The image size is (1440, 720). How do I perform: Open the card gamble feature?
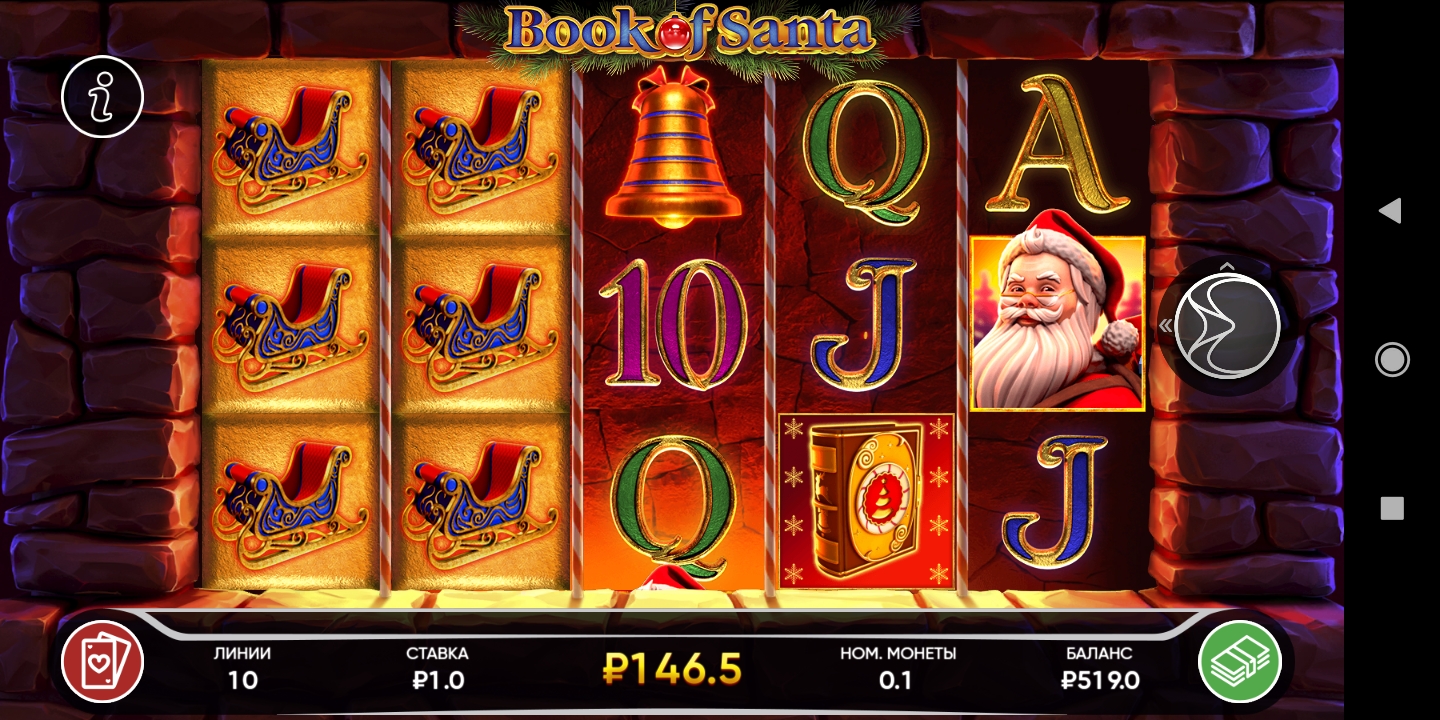[102, 662]
